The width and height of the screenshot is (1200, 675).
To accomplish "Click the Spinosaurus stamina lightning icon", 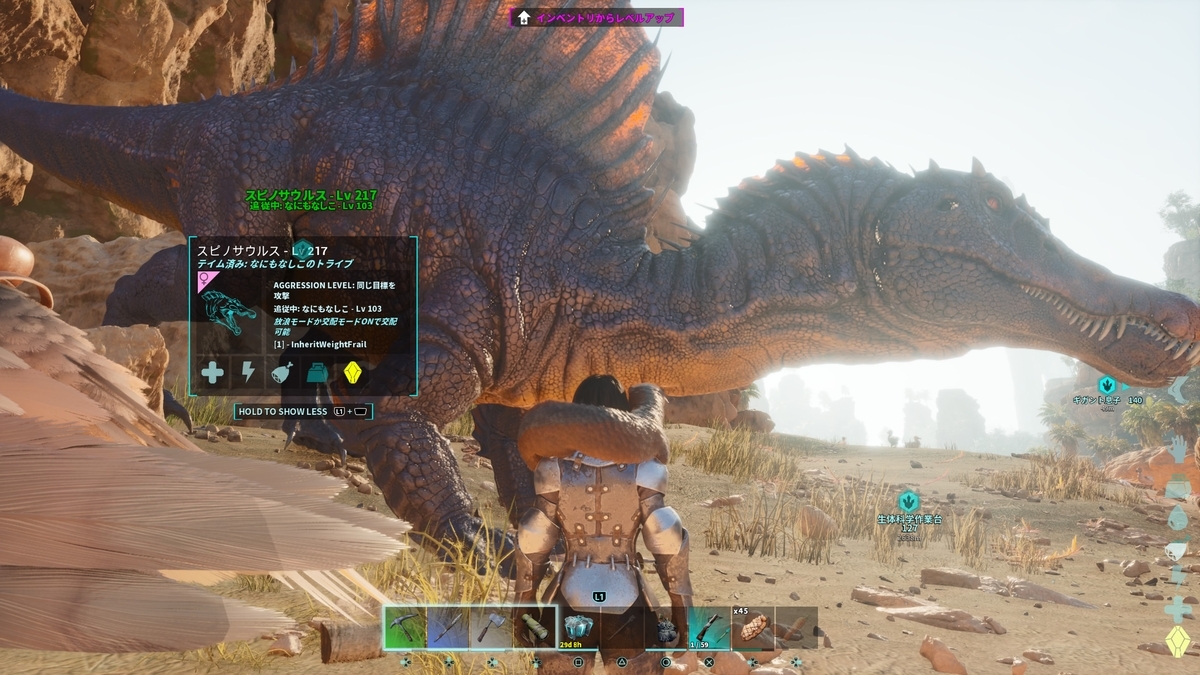I will (x=248, y=373).
